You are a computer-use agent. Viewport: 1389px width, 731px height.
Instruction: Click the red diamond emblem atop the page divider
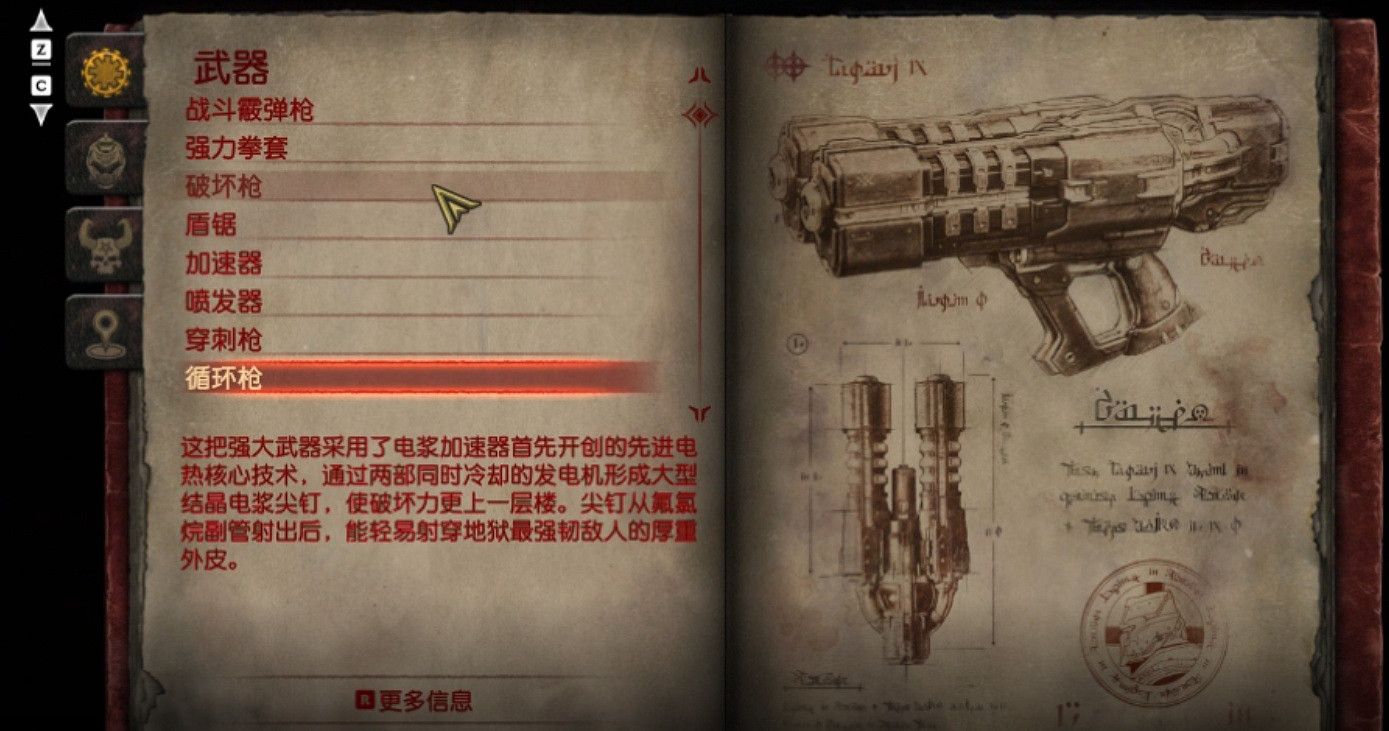point(700,115)
